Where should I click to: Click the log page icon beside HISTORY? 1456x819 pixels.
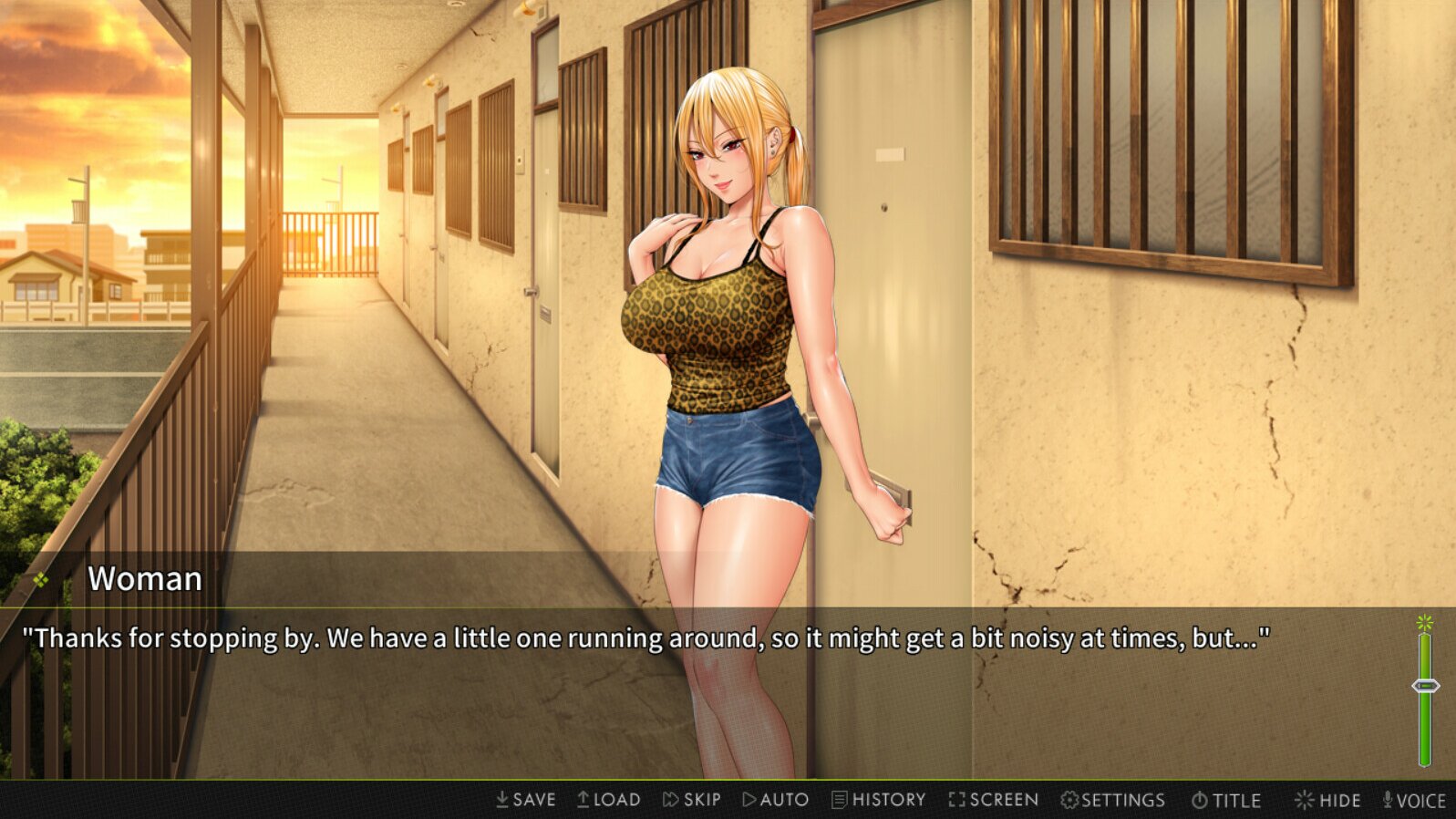pyautogui.click(x=839, y=800)
